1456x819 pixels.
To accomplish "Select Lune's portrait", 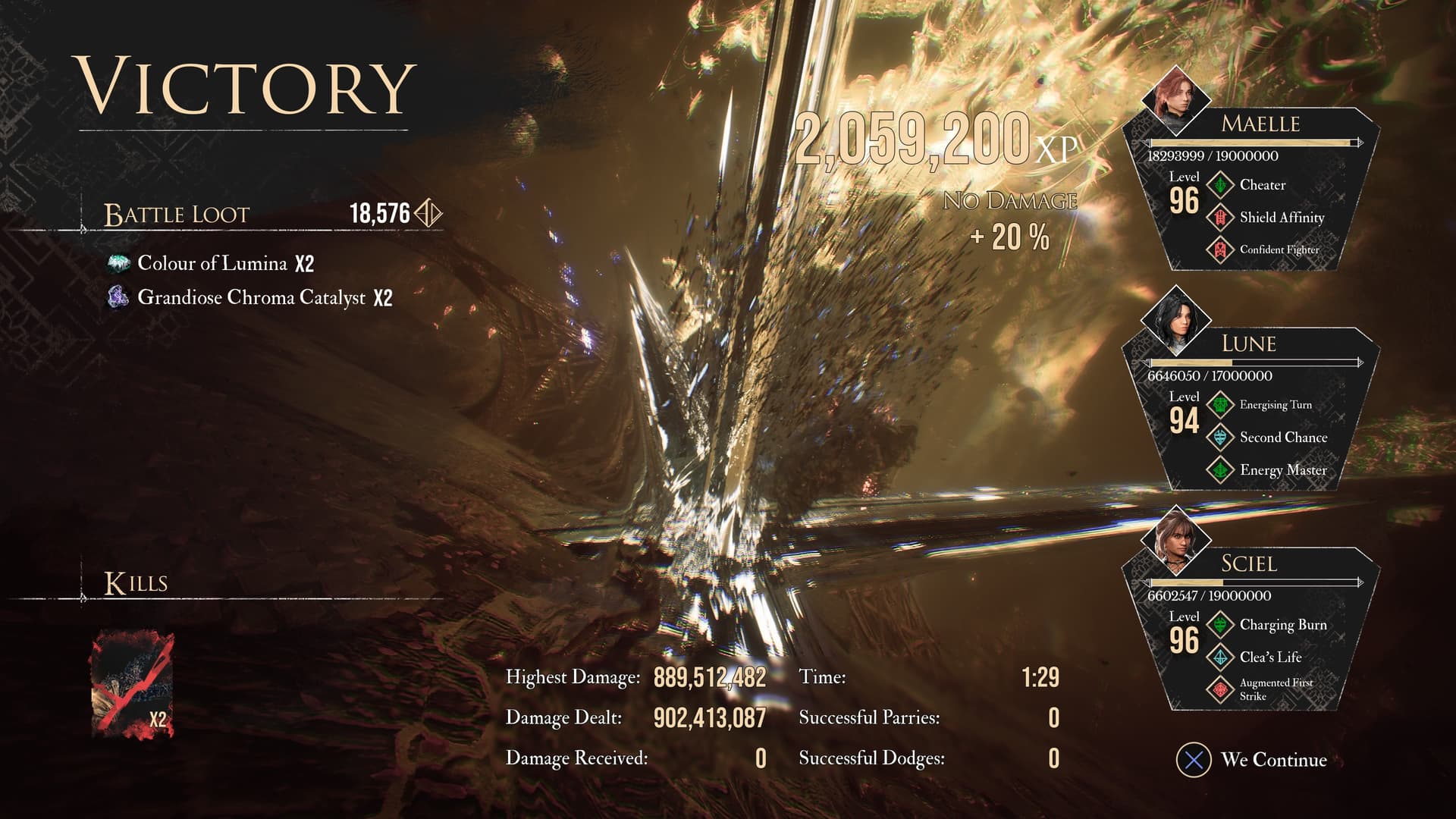I will (x=1175, y=319).
